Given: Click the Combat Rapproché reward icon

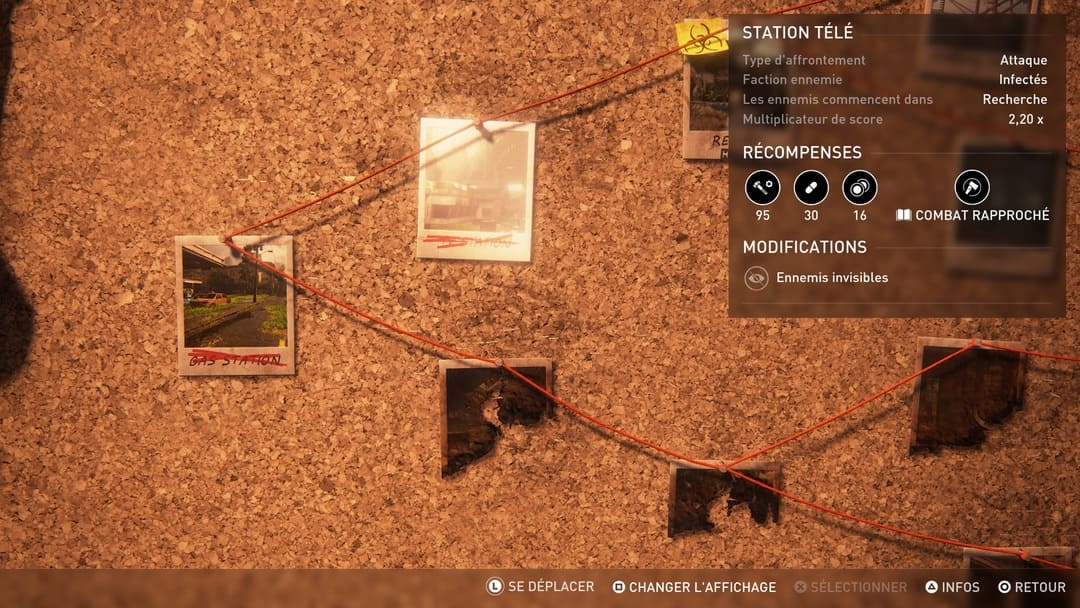Looking at the screenshot, I should coord(971,188).
